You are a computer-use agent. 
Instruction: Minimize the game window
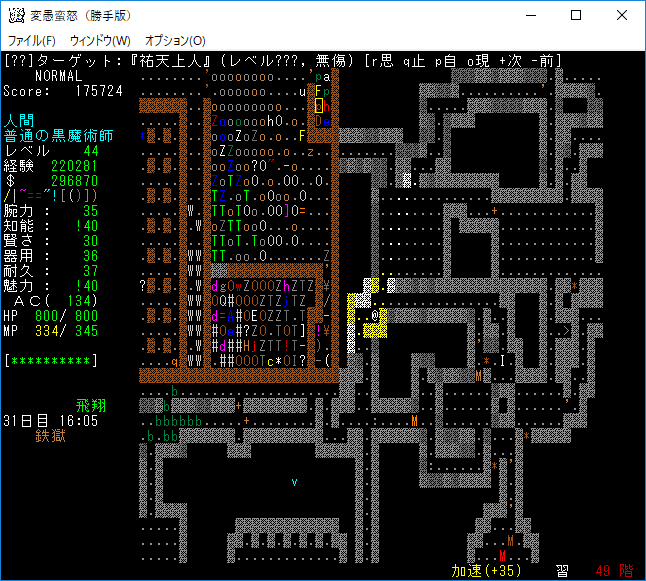click(530, 15)
